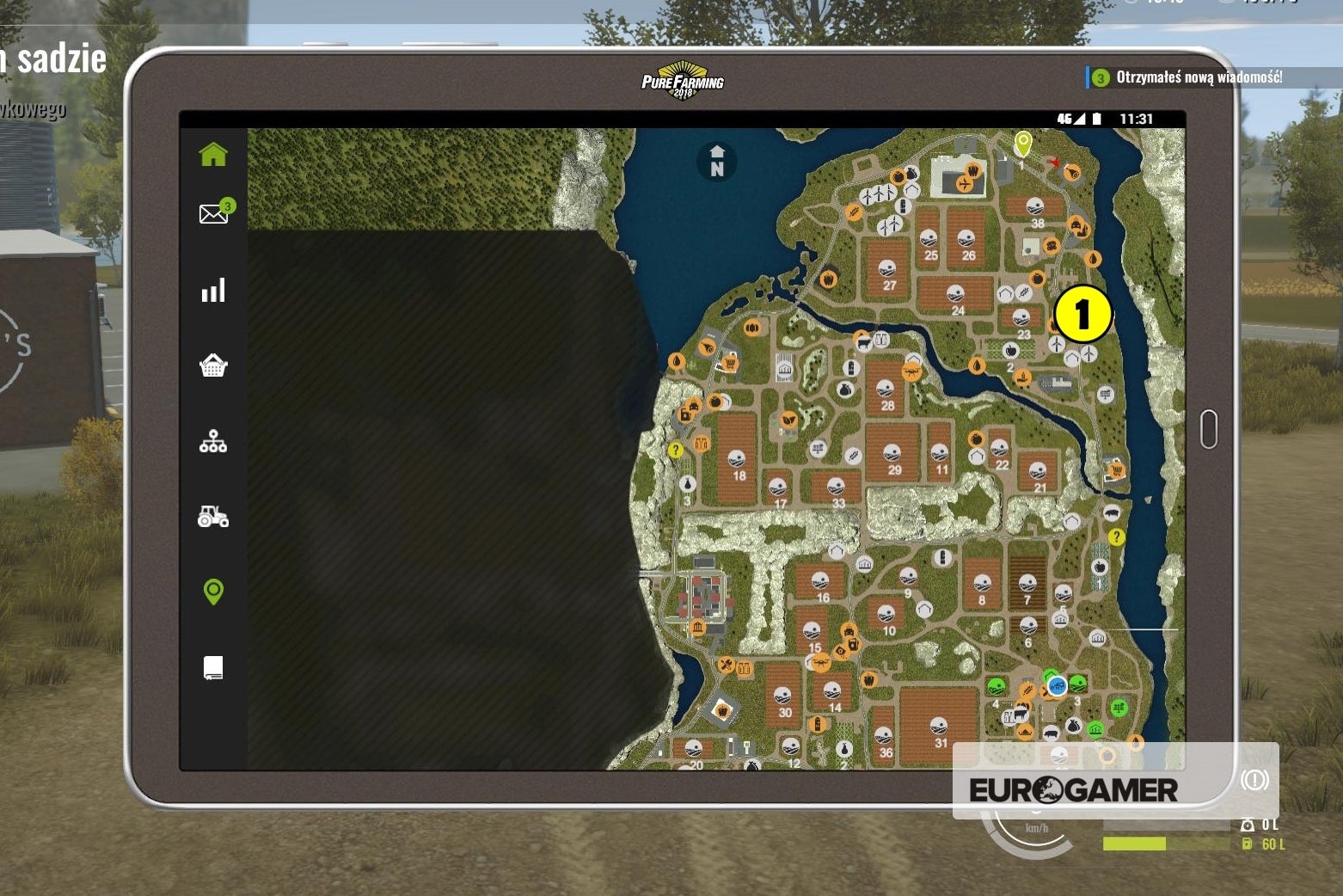The image size is (1343, 896).
Task: Open the yellow question mark marker near field 18
Action: tap(676, 450)
